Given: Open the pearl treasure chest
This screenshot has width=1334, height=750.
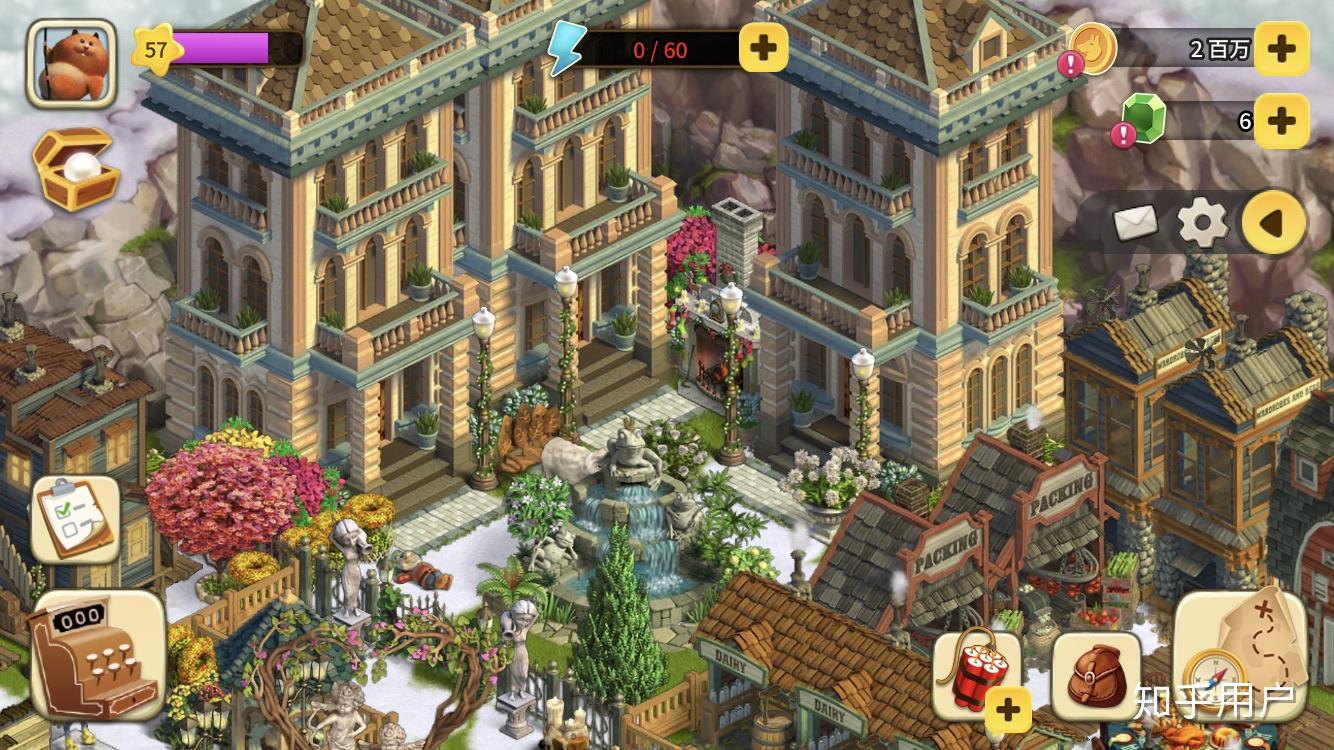Looking at the screenshot, I should 76,167.
